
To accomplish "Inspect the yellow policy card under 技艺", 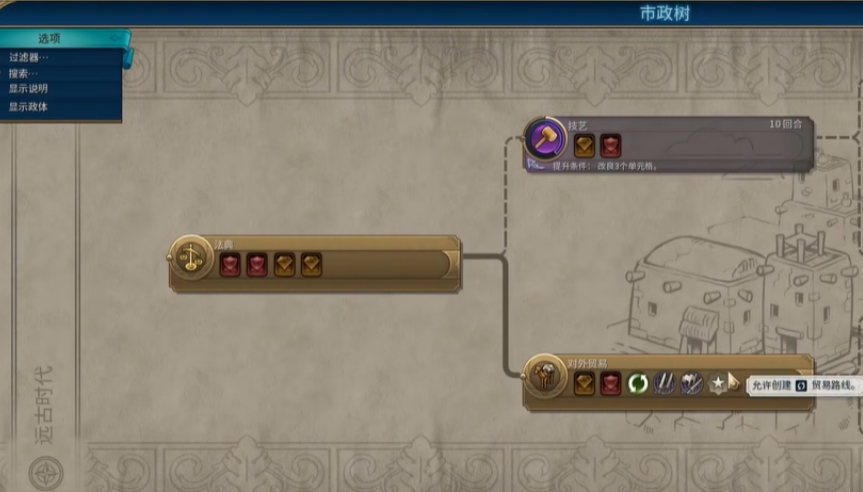I will click(585, 146).
